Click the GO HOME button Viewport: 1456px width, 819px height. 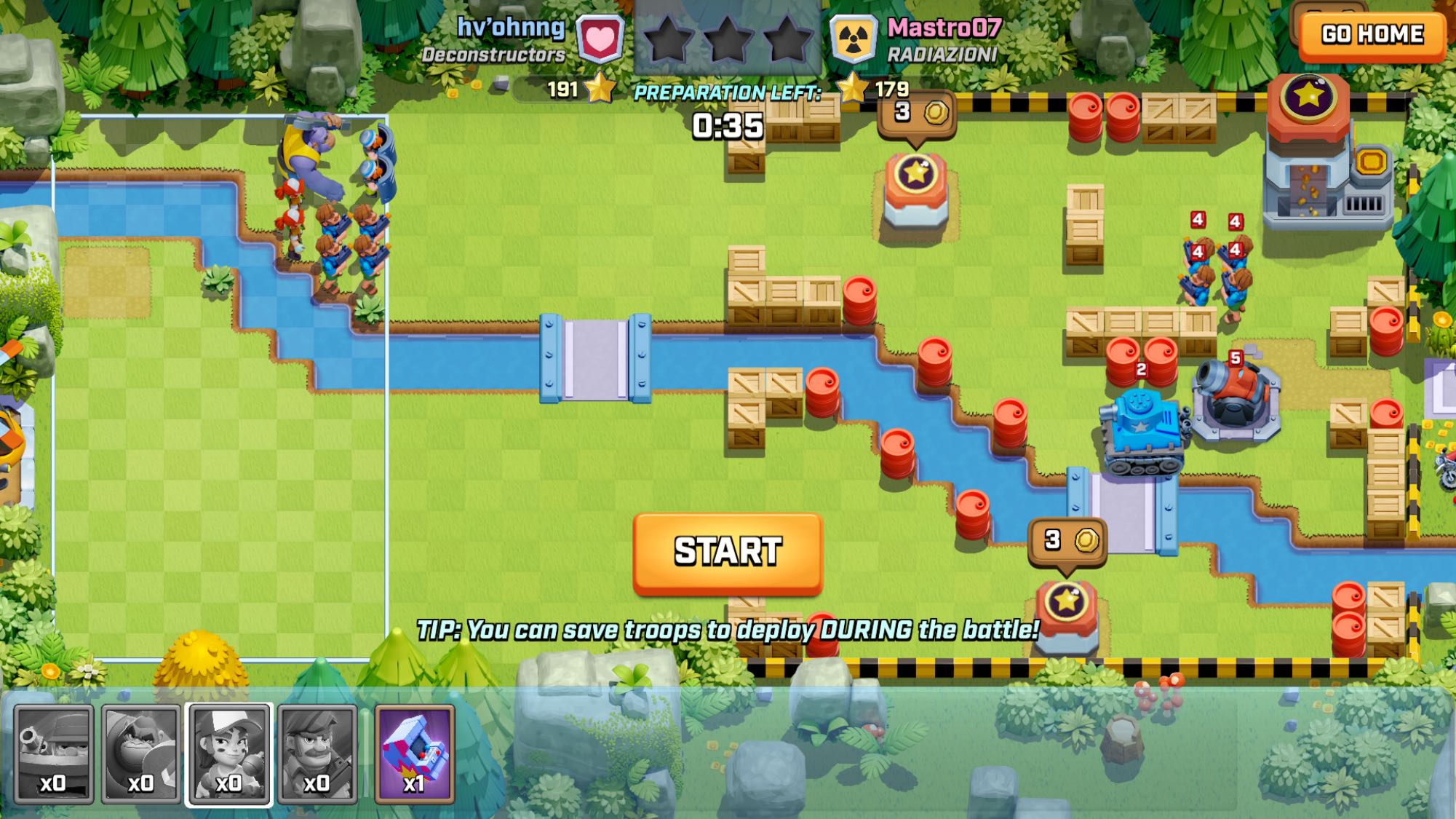[x=1372, y=34]
